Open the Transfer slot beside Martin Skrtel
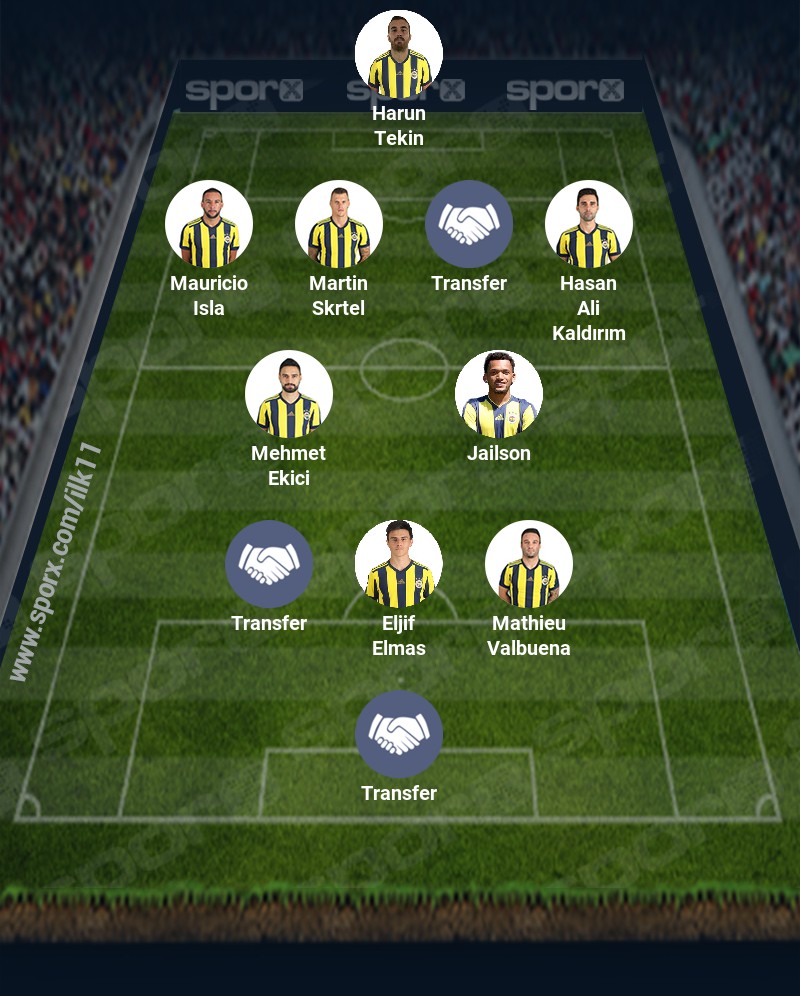The image size is (800, 996). [x=469, y=224]
